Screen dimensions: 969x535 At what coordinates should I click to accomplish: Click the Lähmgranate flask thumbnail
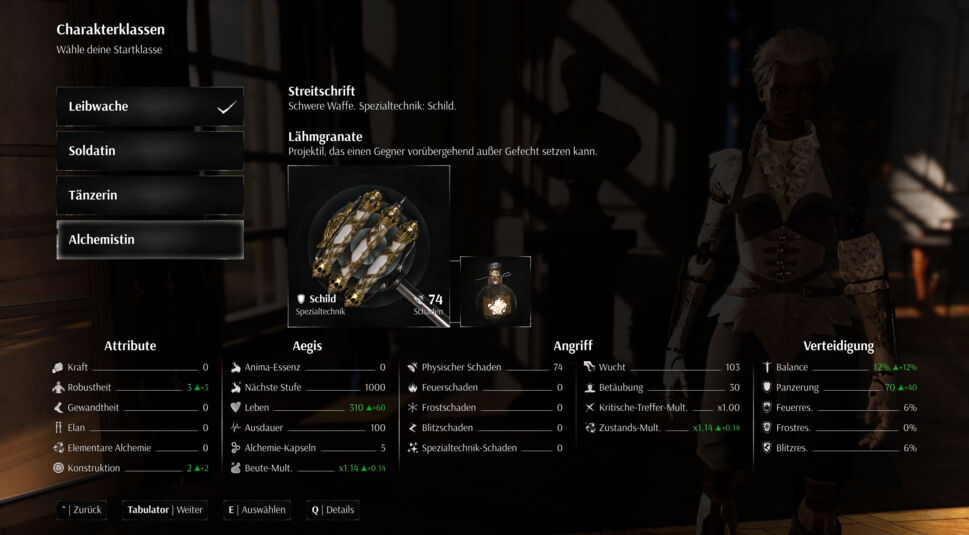[x=495, y=291]
